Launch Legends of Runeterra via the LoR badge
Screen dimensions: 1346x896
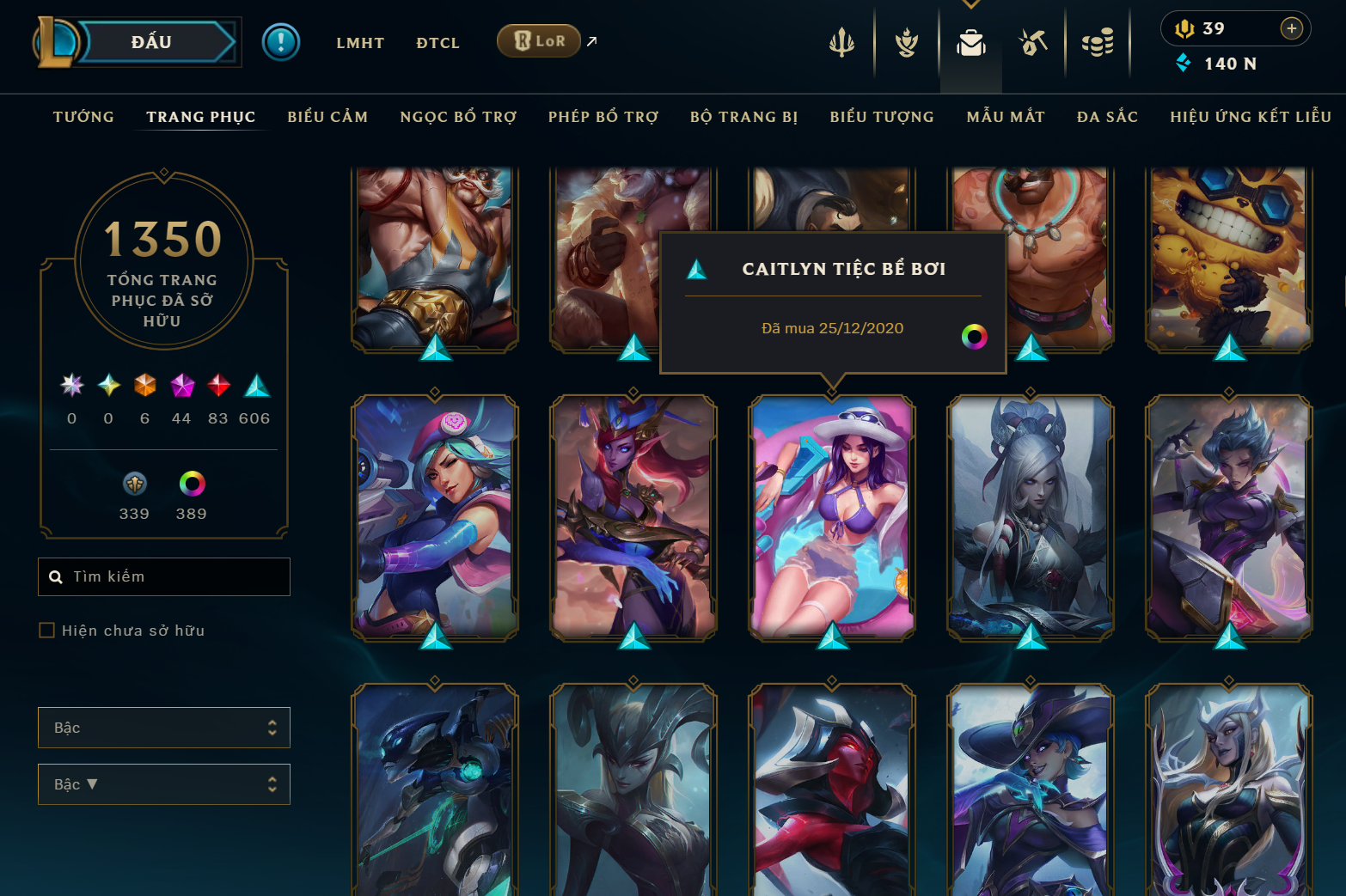pos(539,40)
